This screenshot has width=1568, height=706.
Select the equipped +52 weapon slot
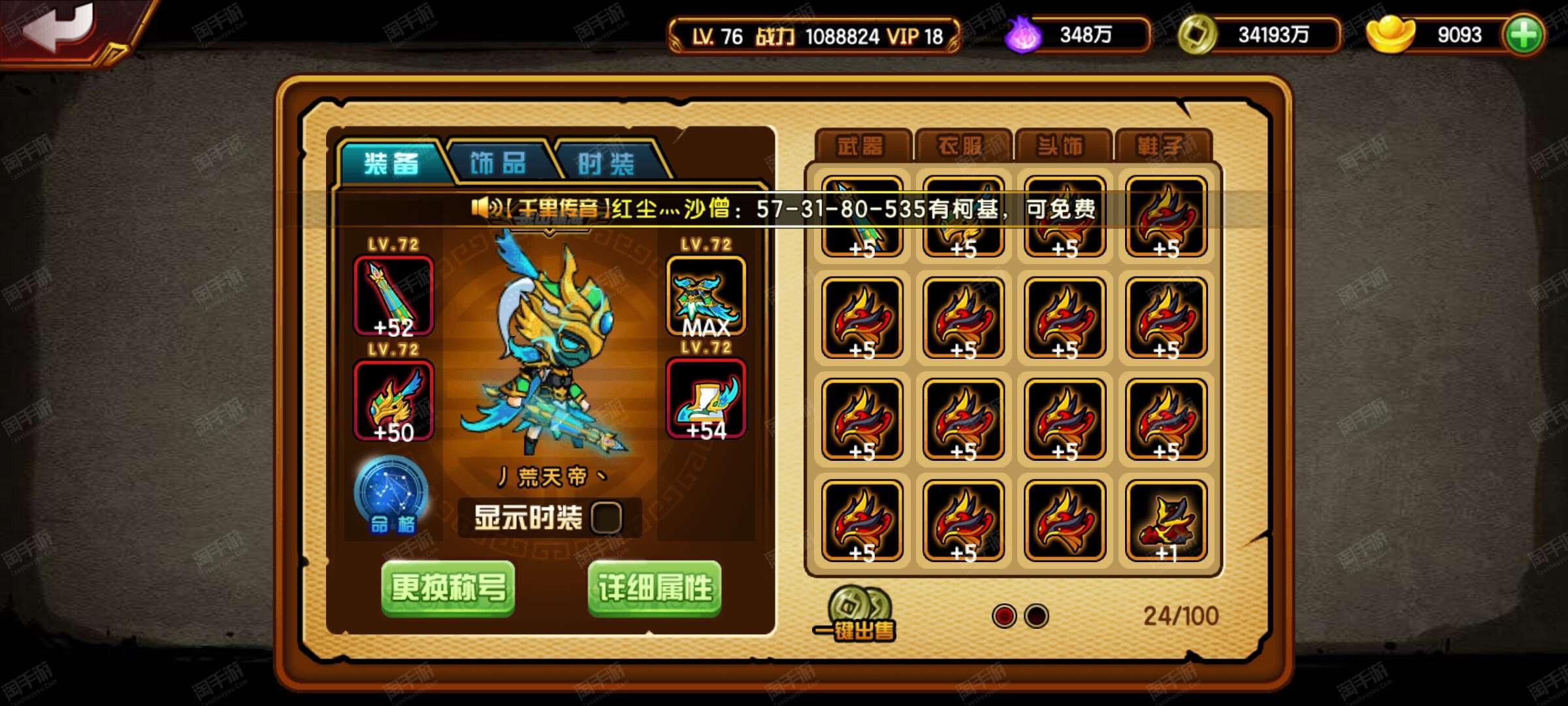pyautogui.click(x=393, y=296)
